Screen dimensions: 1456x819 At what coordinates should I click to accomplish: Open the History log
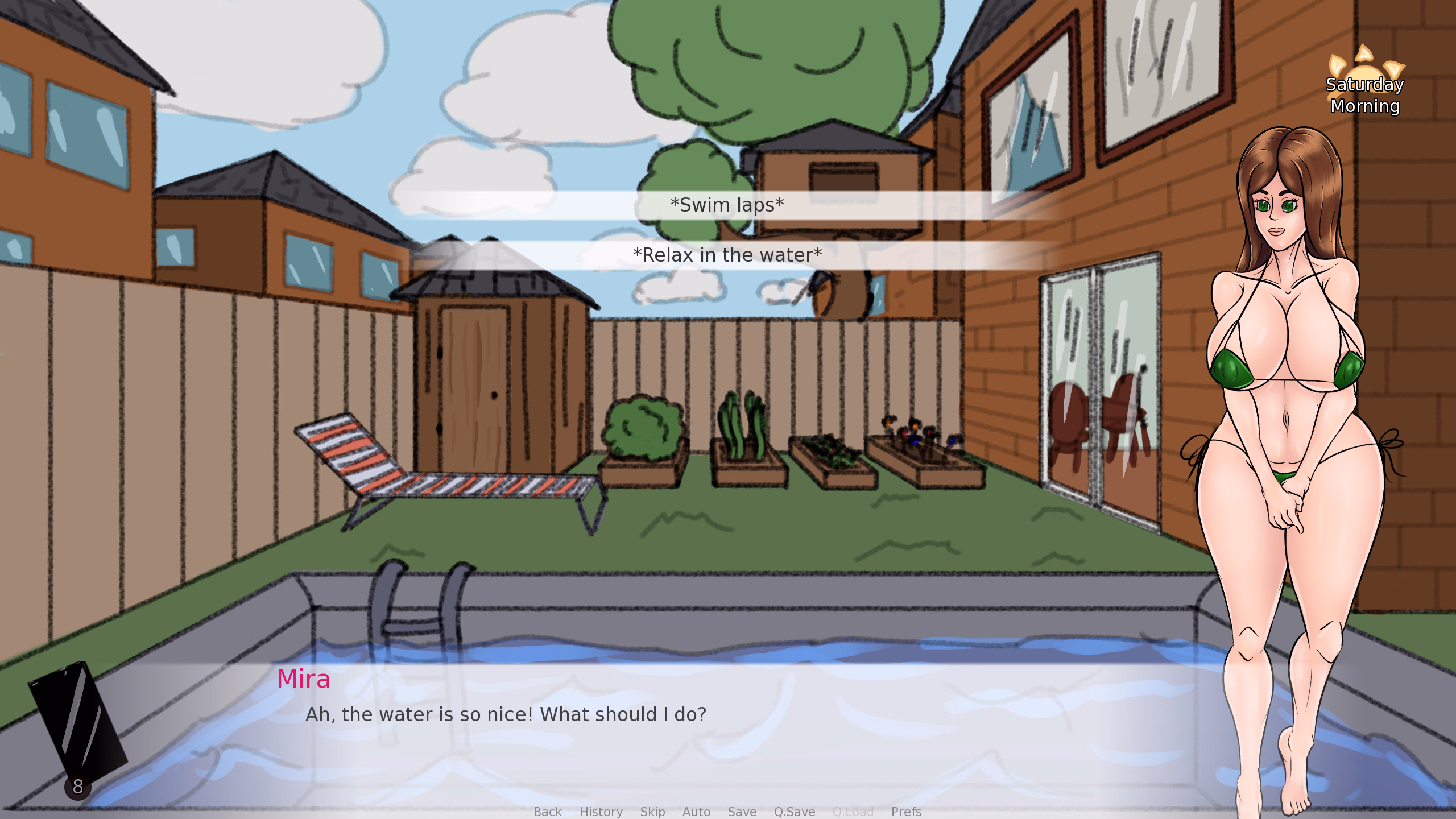(601, 812)
